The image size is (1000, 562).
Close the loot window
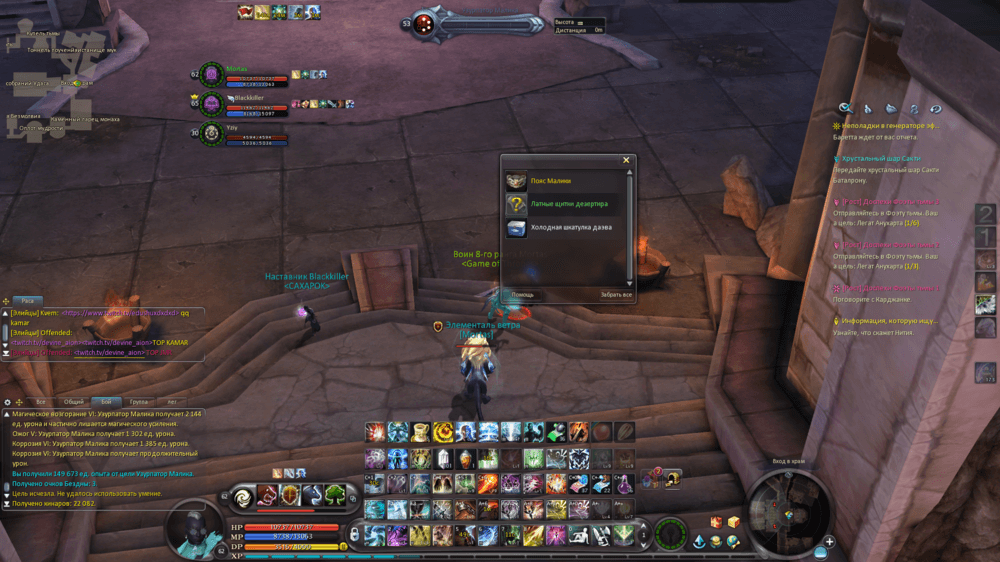(x=627, y=160)
